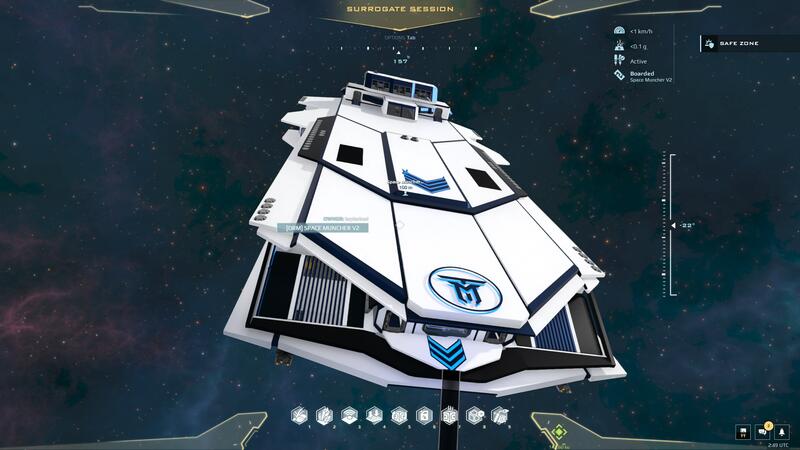Screen dimensions: 800x450
Task: Choose the cubes icon in hotbar slot 8
Action: point(474,414)
